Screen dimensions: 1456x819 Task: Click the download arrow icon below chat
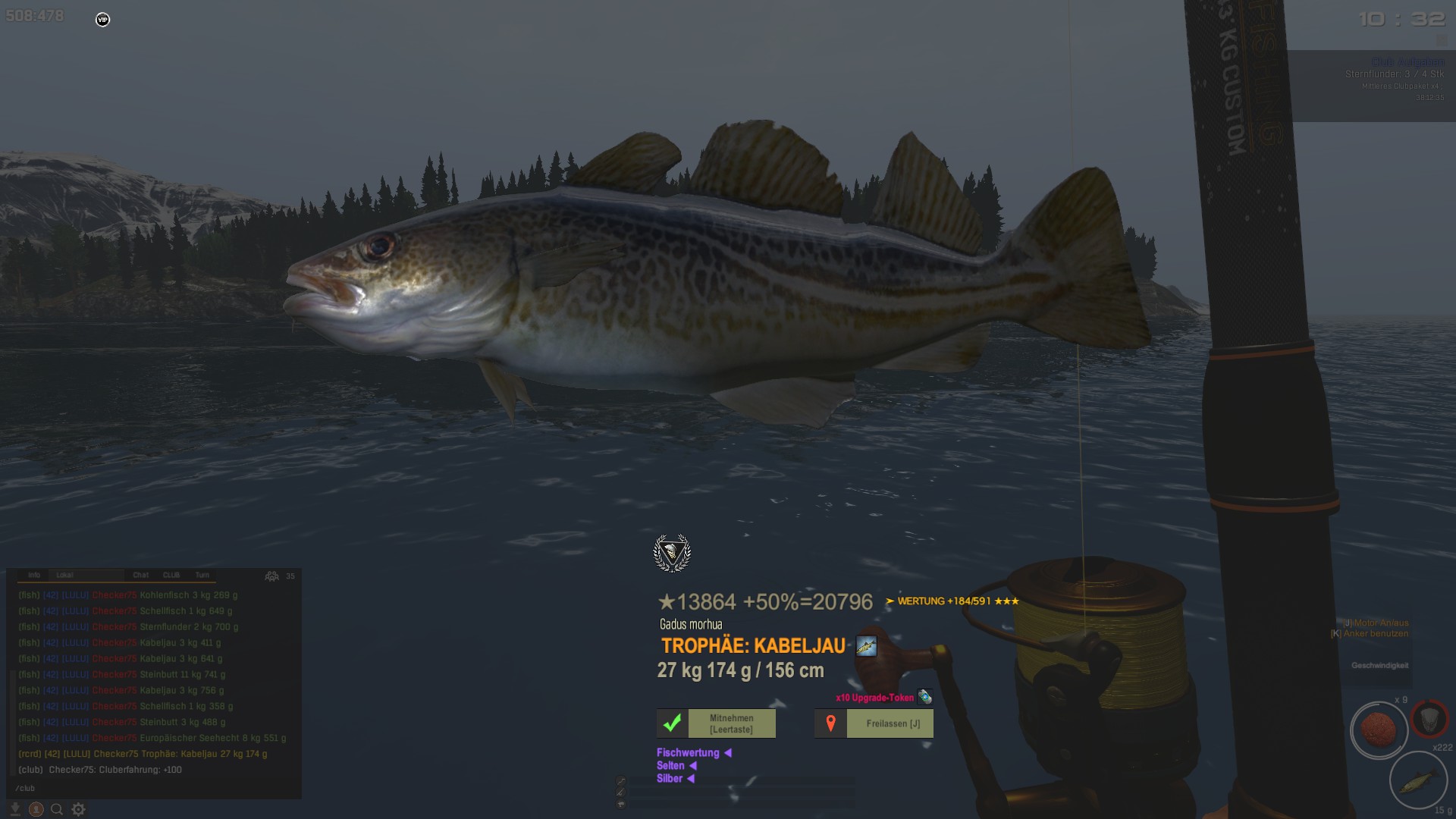pyautogui.click(x=14, y=809)
